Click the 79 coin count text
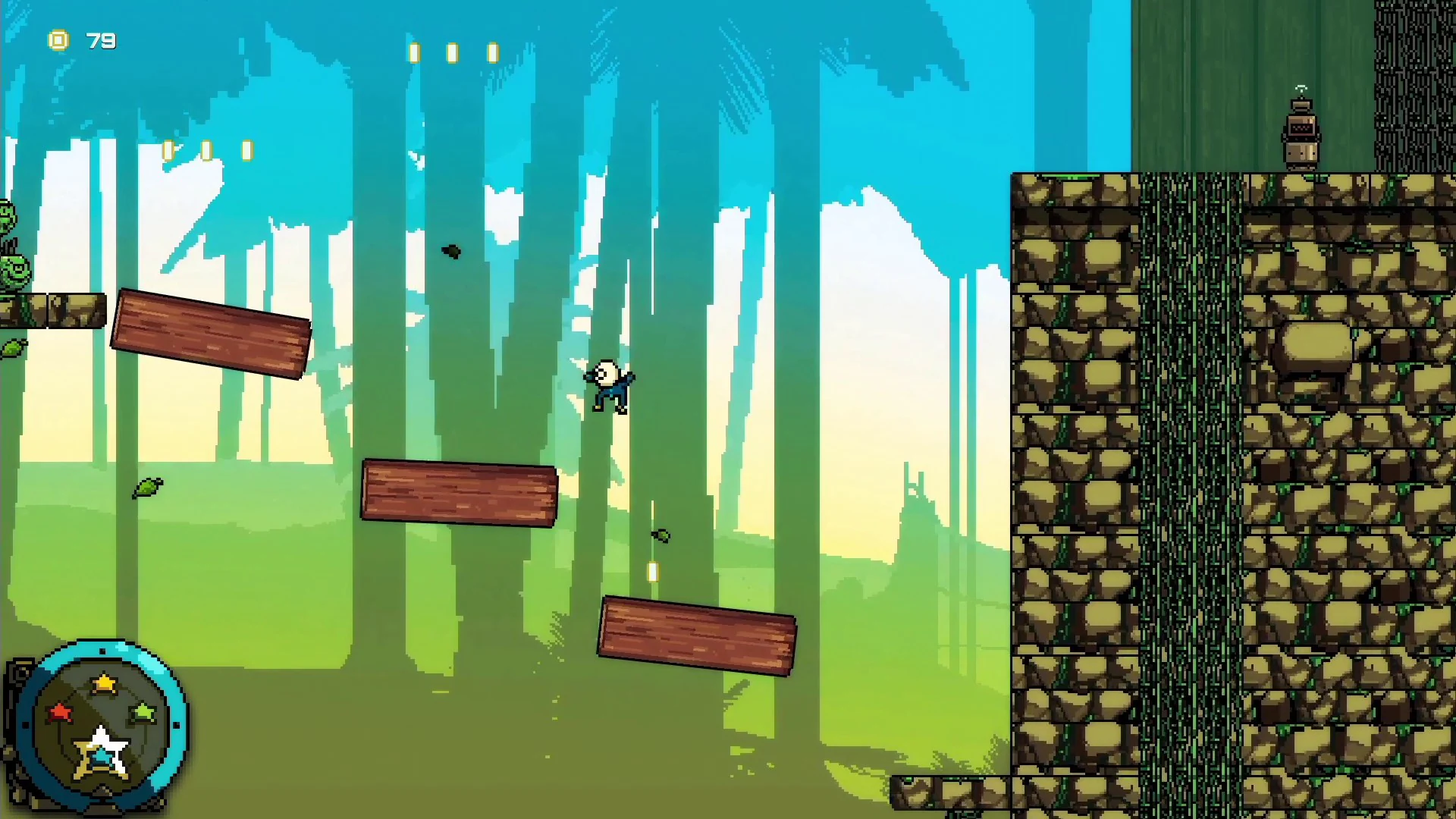 click(101, 40)
